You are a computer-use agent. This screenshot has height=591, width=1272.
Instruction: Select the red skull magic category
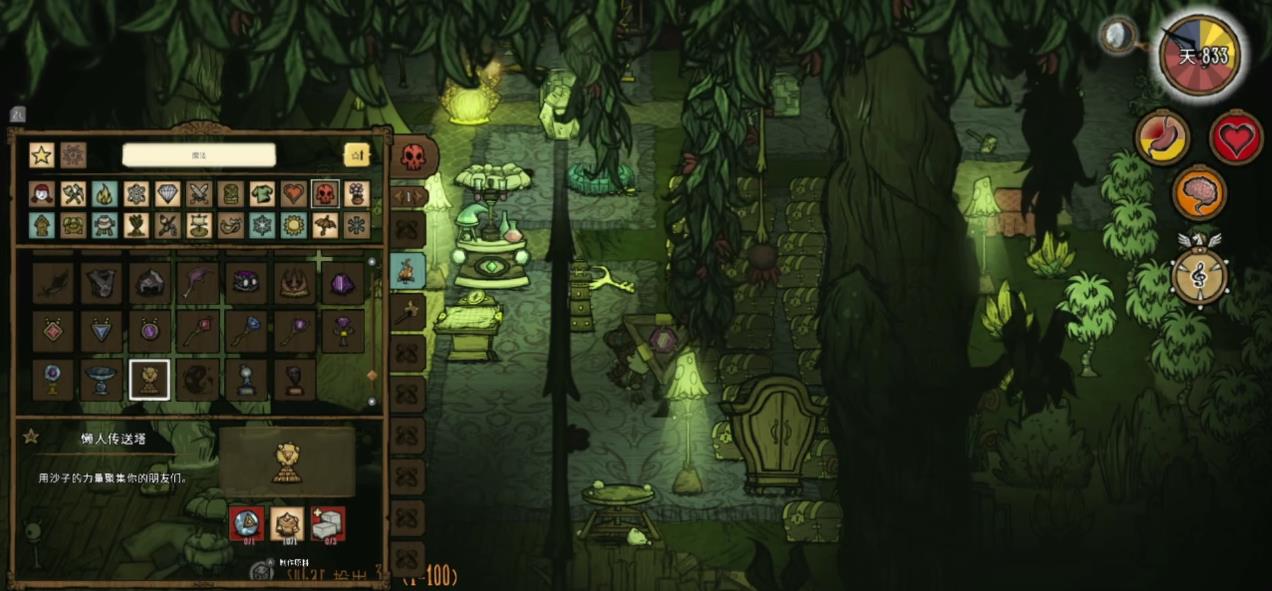click(325, 194)
